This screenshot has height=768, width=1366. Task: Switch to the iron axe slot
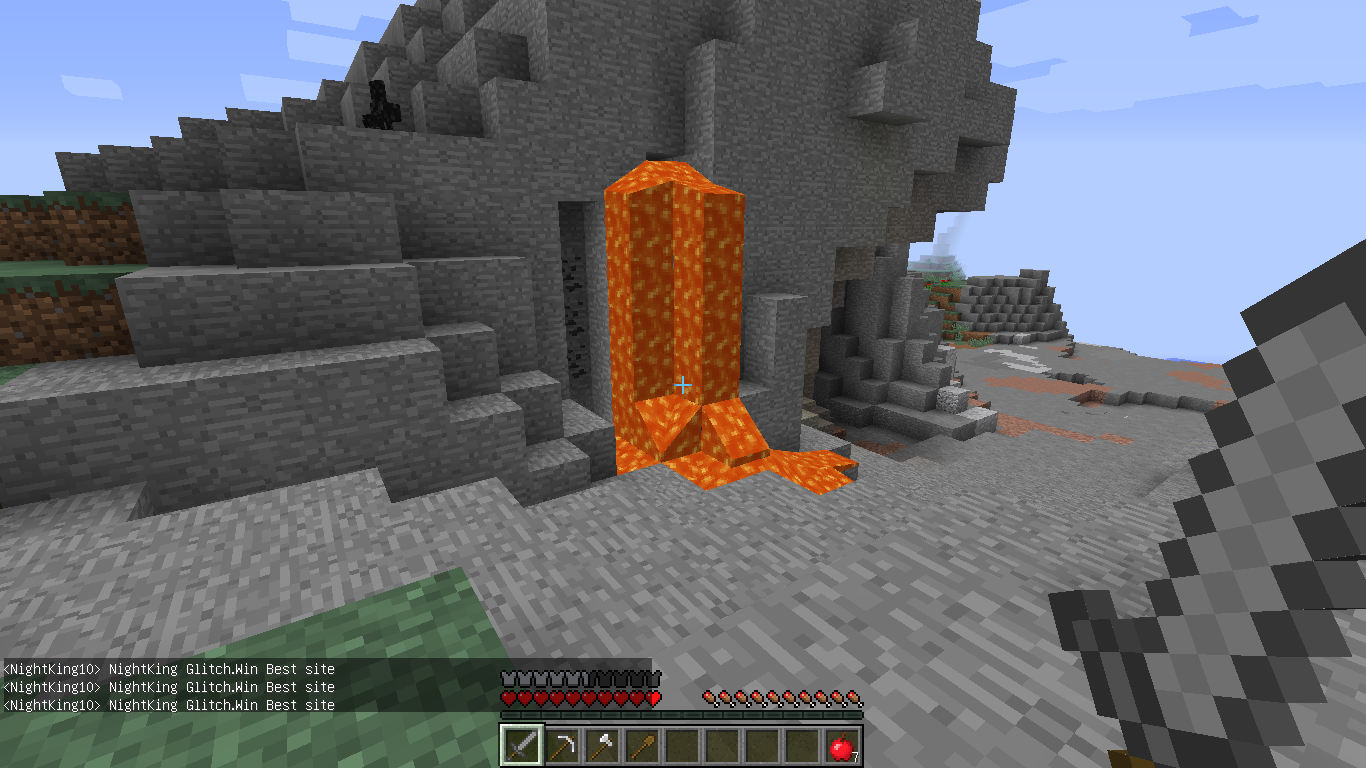(x=602, y=745)
